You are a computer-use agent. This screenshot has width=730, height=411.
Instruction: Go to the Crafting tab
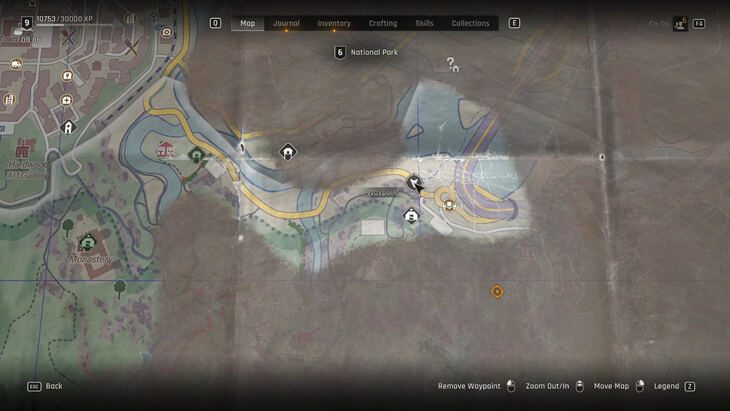(x=382, y=23)
